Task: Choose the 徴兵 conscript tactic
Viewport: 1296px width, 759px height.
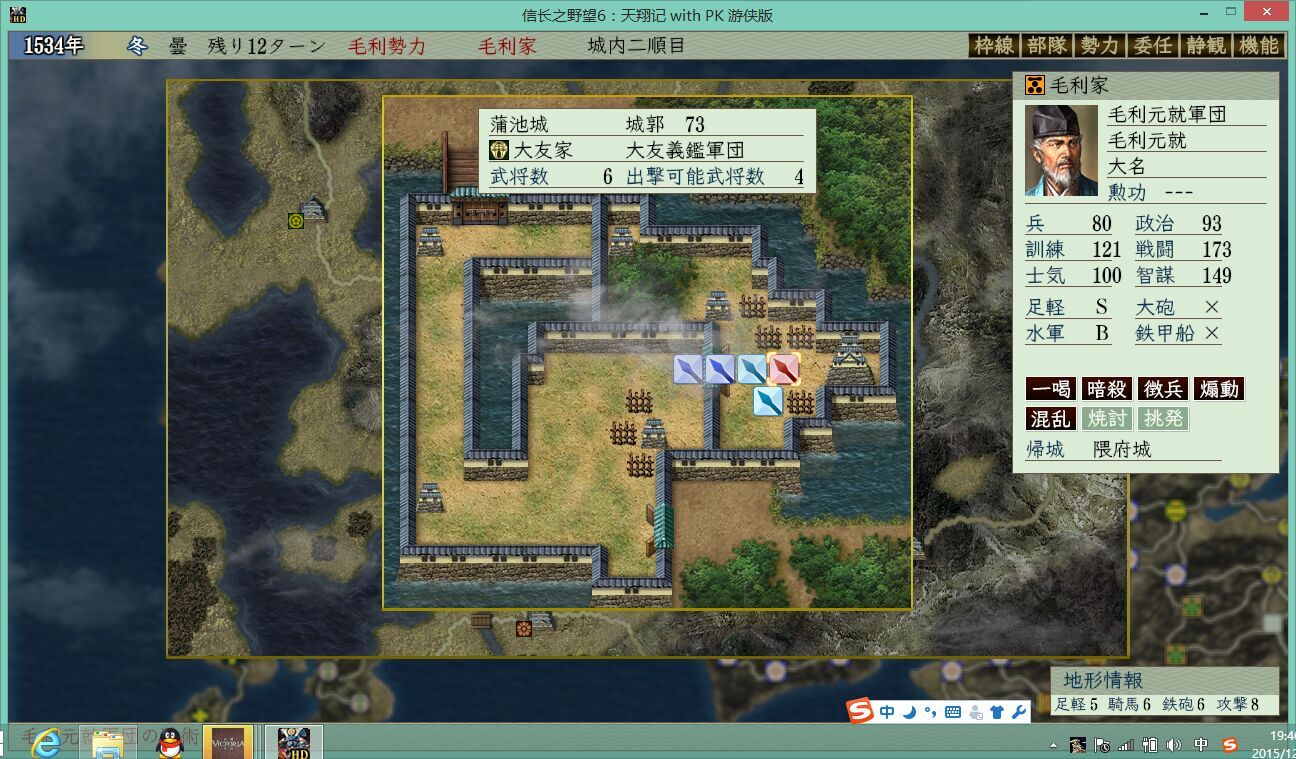Action: pos(1162,389)
